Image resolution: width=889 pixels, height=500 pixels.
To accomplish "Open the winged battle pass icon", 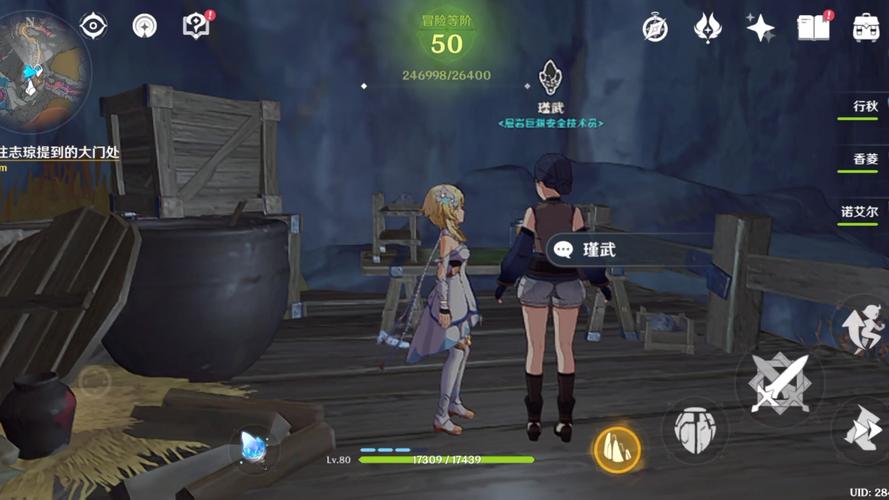I will [708, 27].
